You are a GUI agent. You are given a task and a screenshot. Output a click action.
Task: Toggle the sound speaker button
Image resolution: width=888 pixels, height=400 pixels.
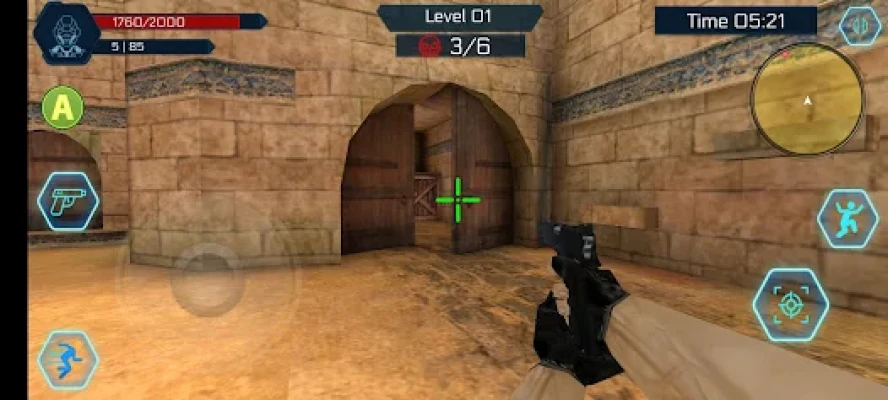pos(859,26)
